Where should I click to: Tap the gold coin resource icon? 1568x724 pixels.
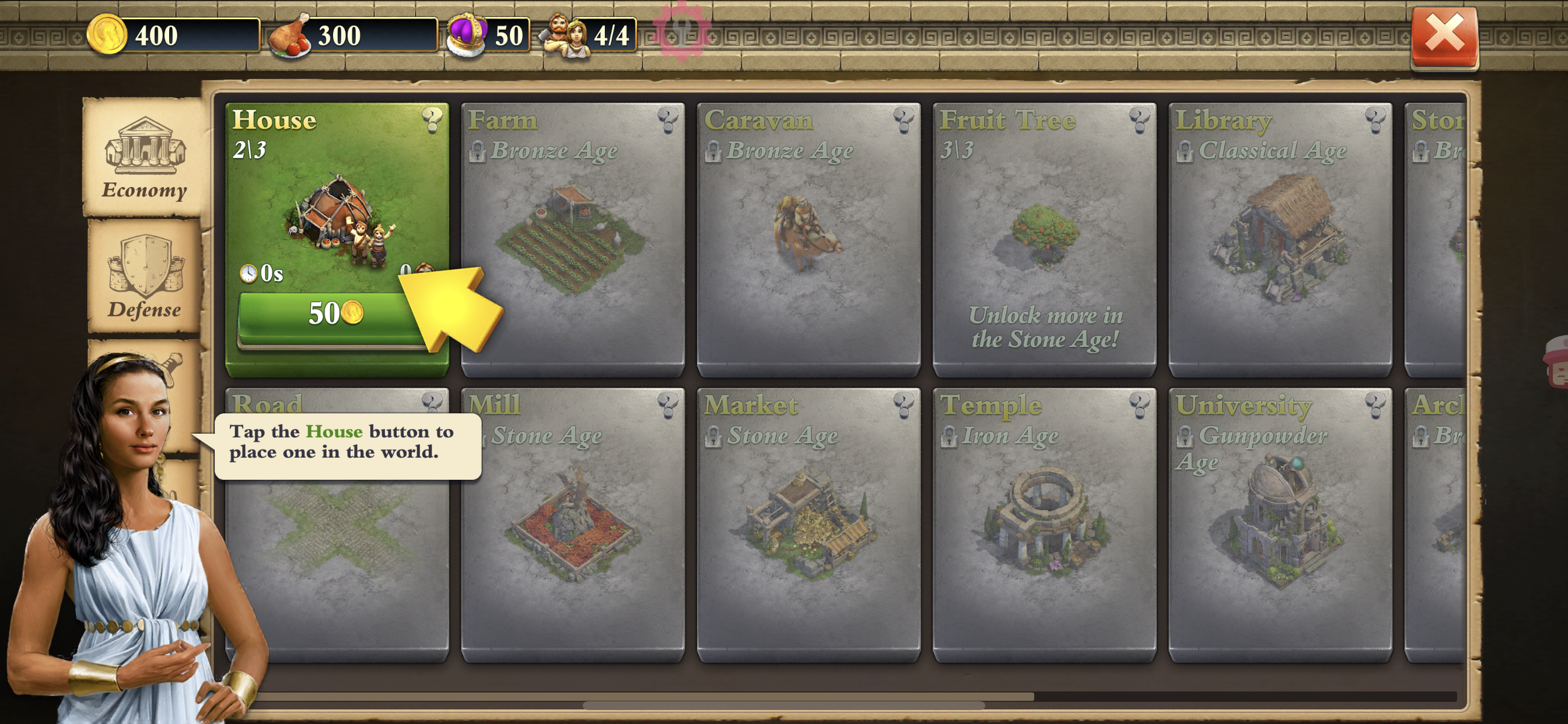coord(107,34)
